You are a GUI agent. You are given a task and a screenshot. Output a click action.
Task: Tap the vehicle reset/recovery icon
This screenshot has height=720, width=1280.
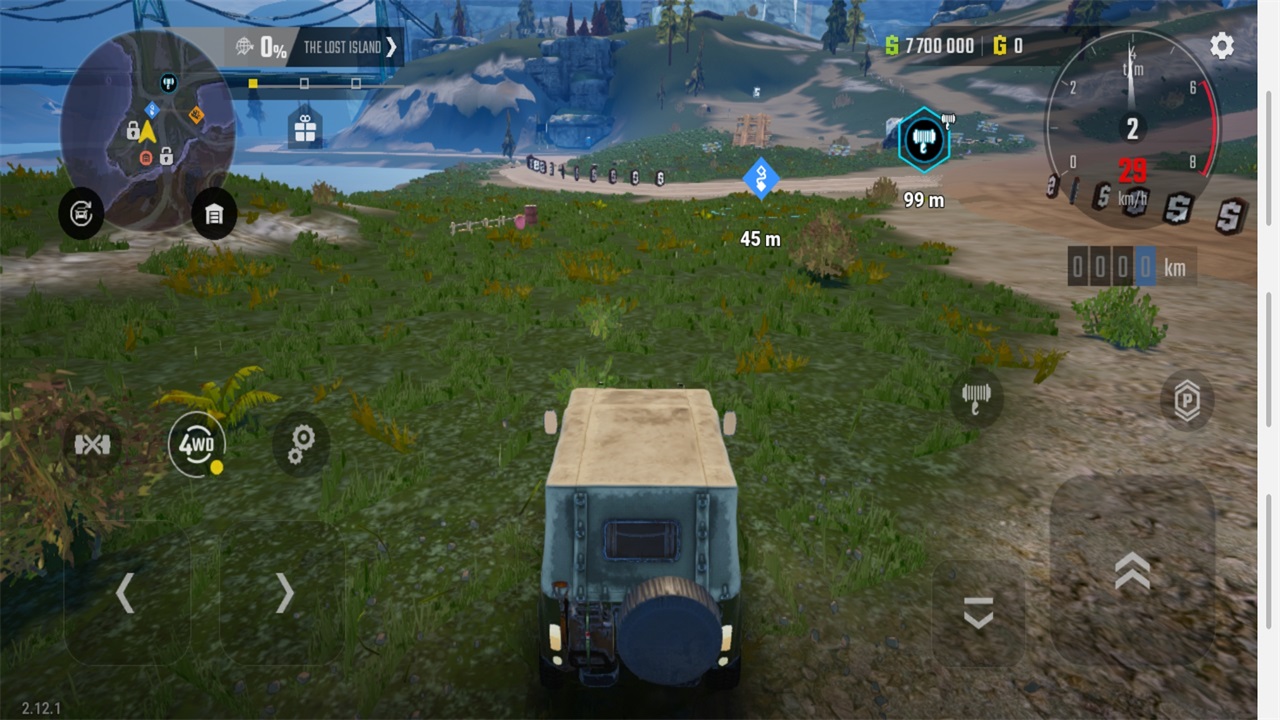pyautogui.click(x=81, y=214)
